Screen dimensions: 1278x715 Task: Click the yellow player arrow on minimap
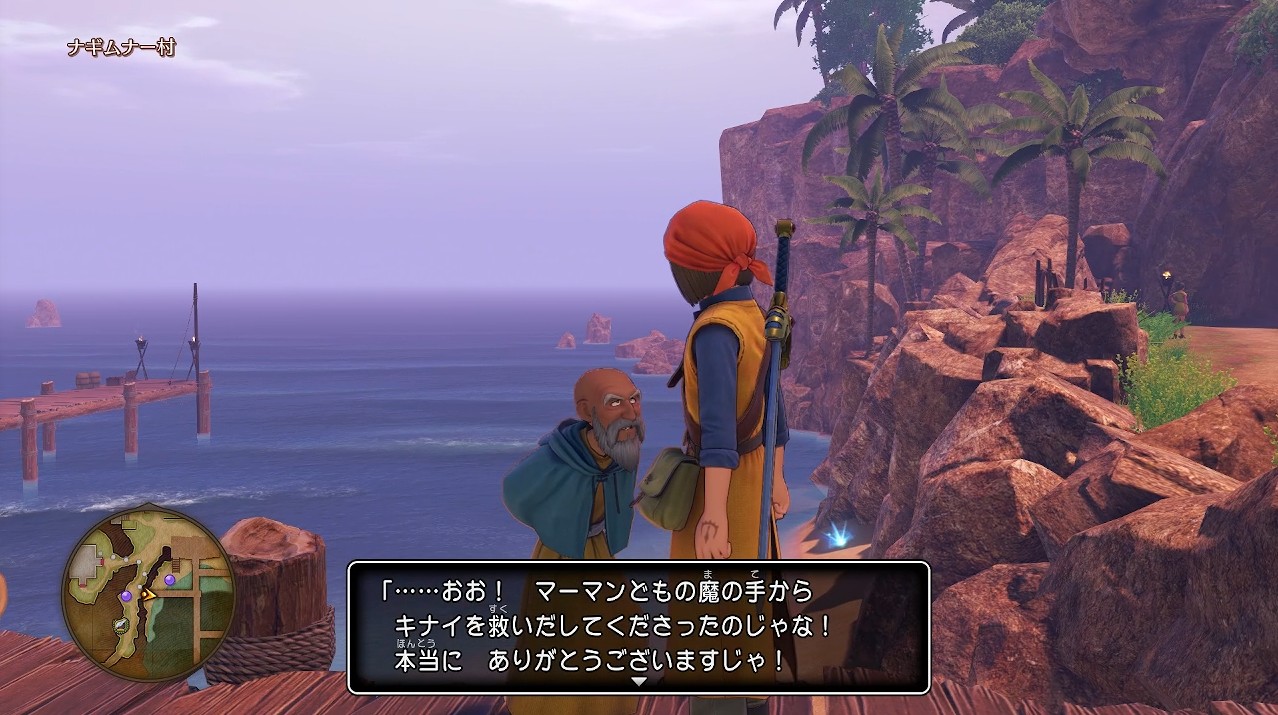[x=148, y=594]
